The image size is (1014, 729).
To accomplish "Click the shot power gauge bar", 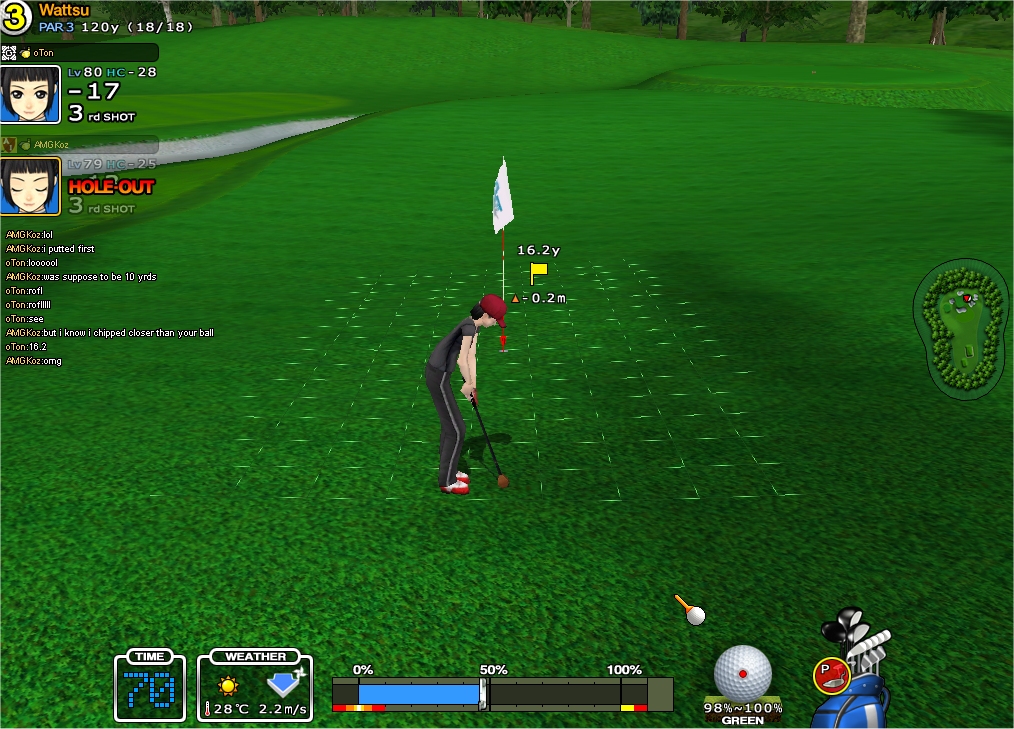I will coord(502,693).
